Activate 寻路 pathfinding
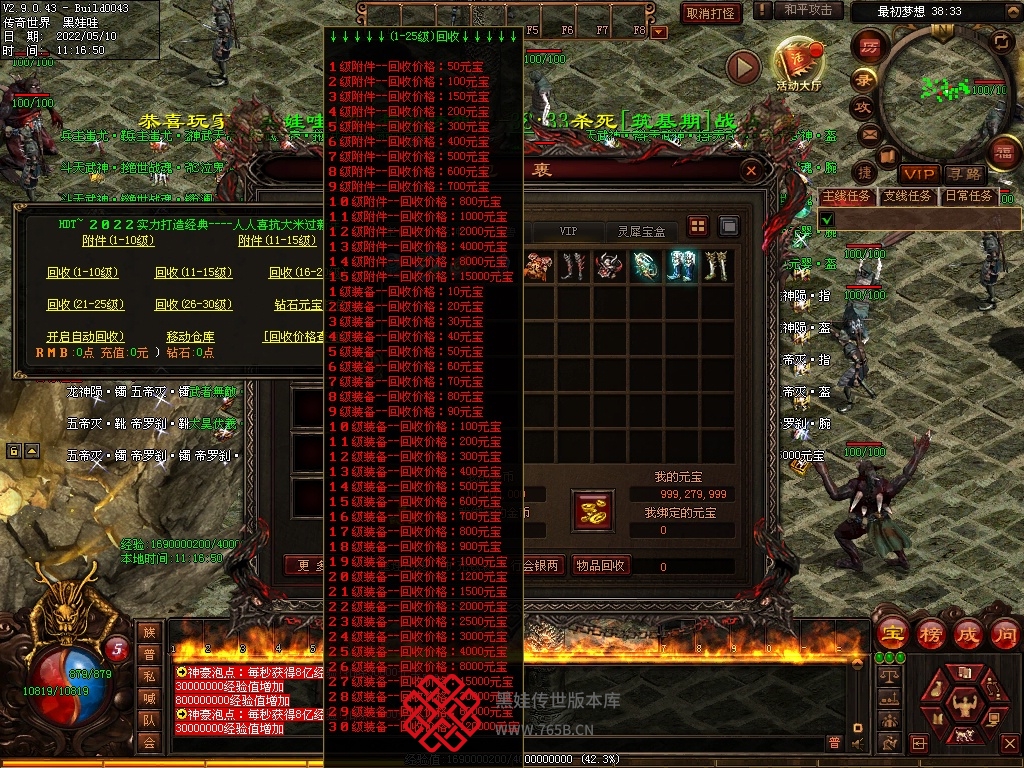 (964, 174)
